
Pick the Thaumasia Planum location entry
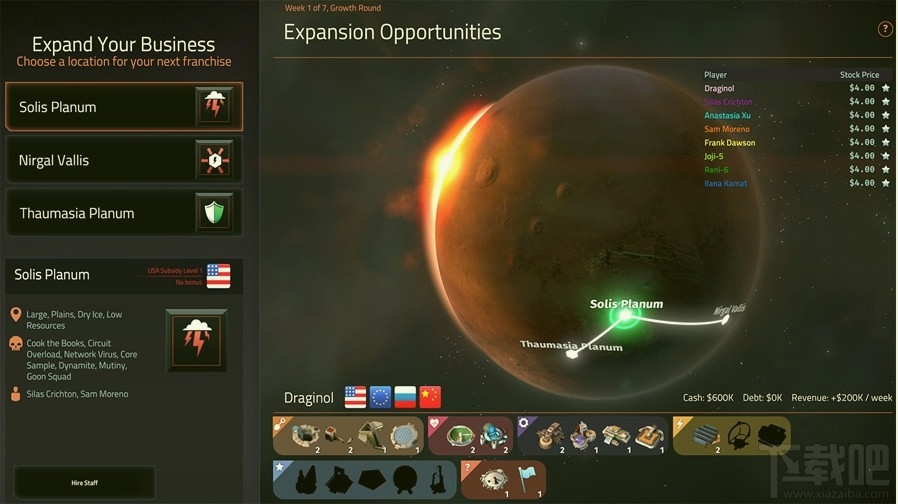(x=123, y=213)
